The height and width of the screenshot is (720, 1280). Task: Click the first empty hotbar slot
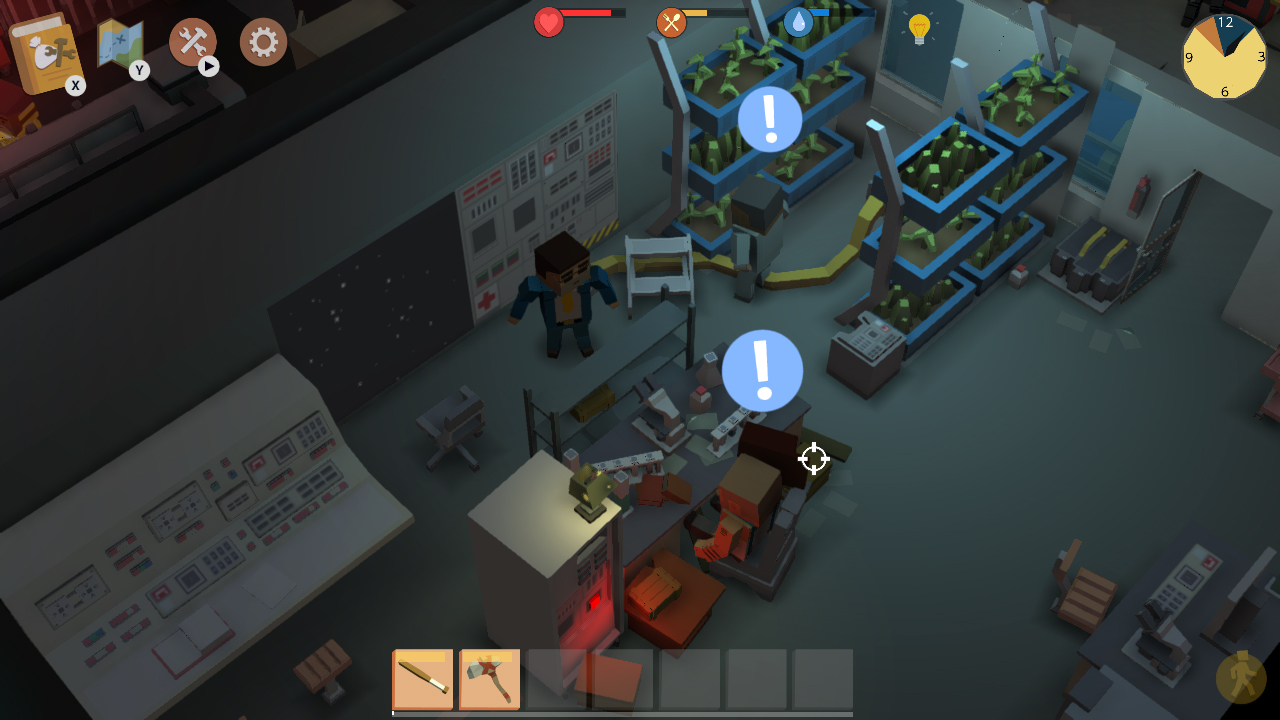click(x=556, y=679)
